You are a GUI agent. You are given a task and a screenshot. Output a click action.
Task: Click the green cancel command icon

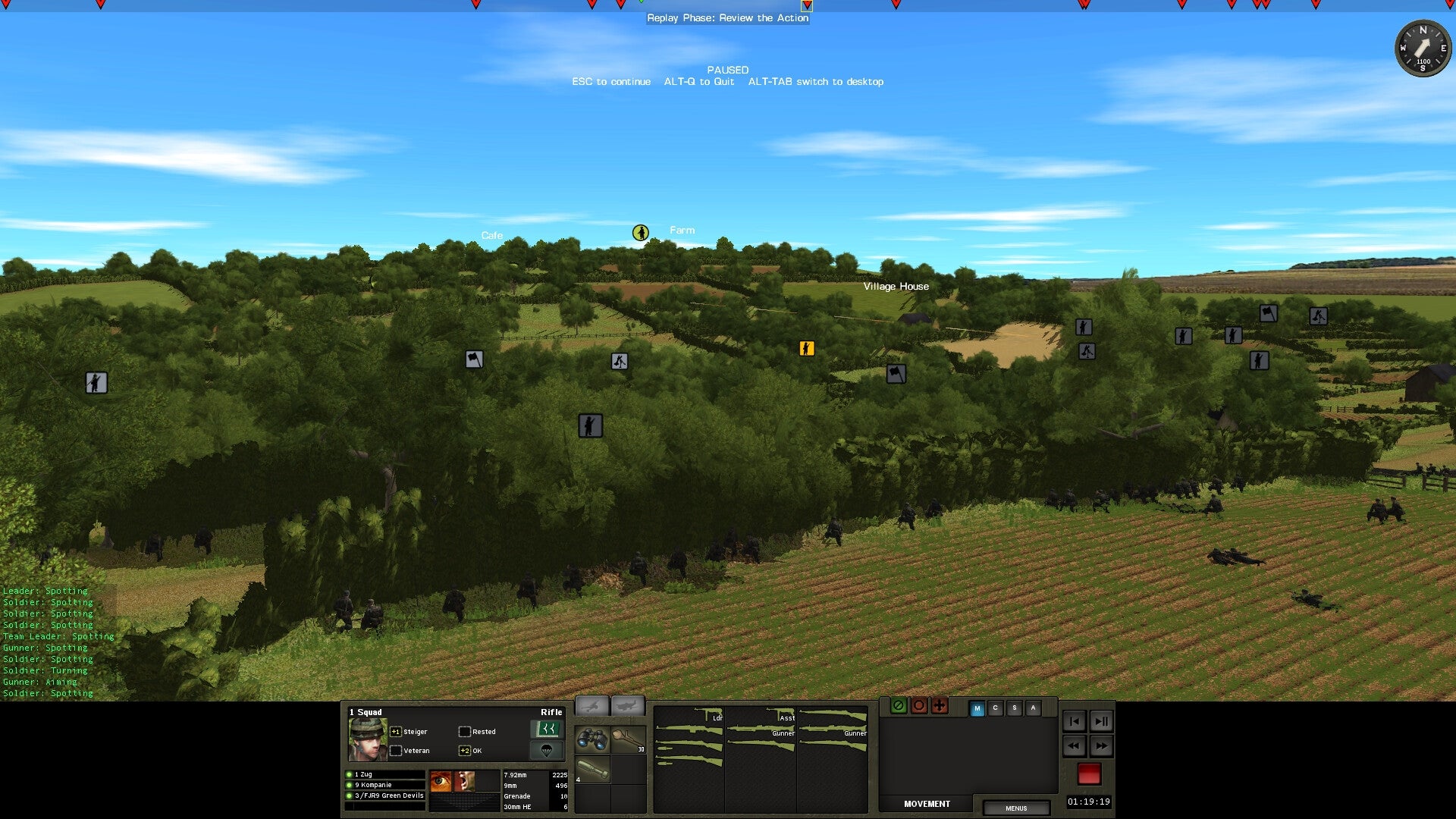click(x=899, y=706)
